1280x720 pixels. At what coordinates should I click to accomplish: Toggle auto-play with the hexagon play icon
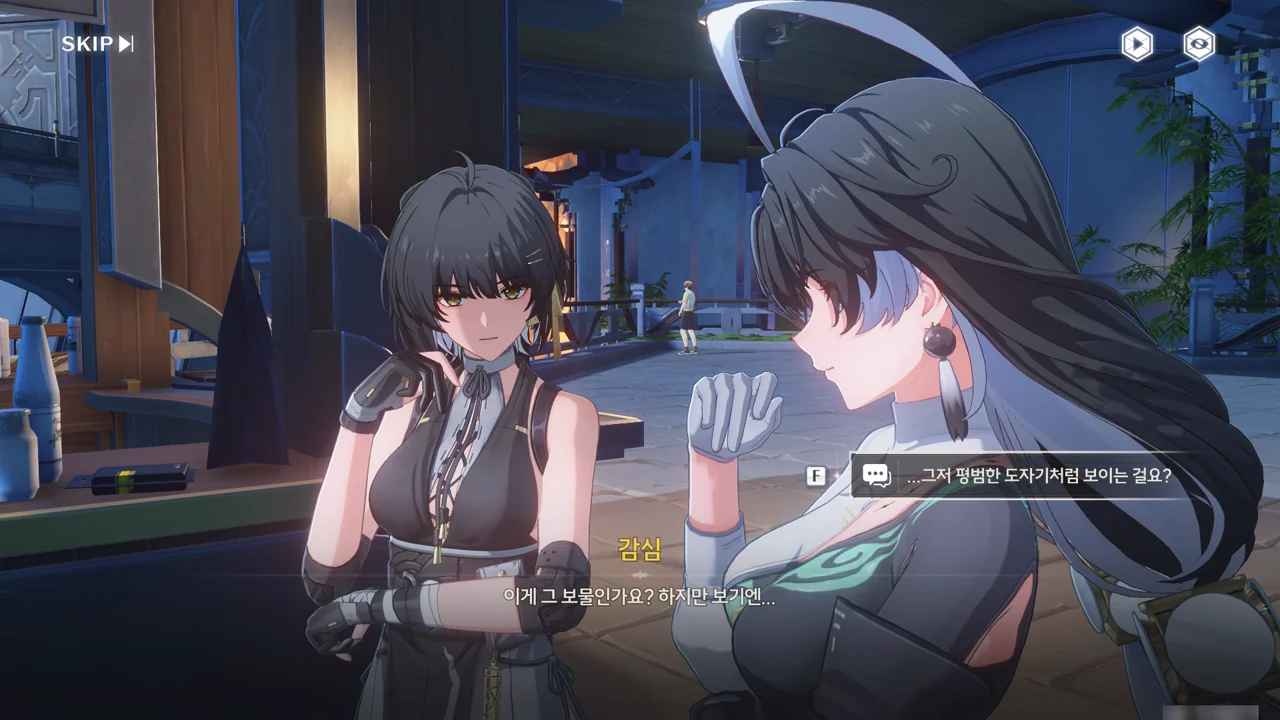[x=1136, y=44]
